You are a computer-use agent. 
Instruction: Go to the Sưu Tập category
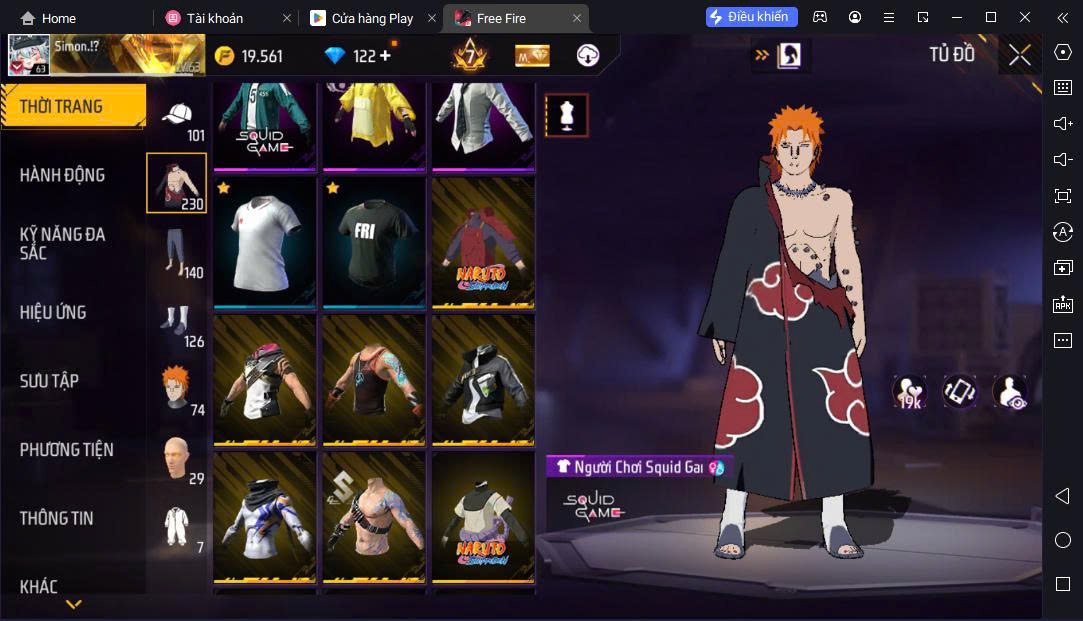[x=49, y=381]
